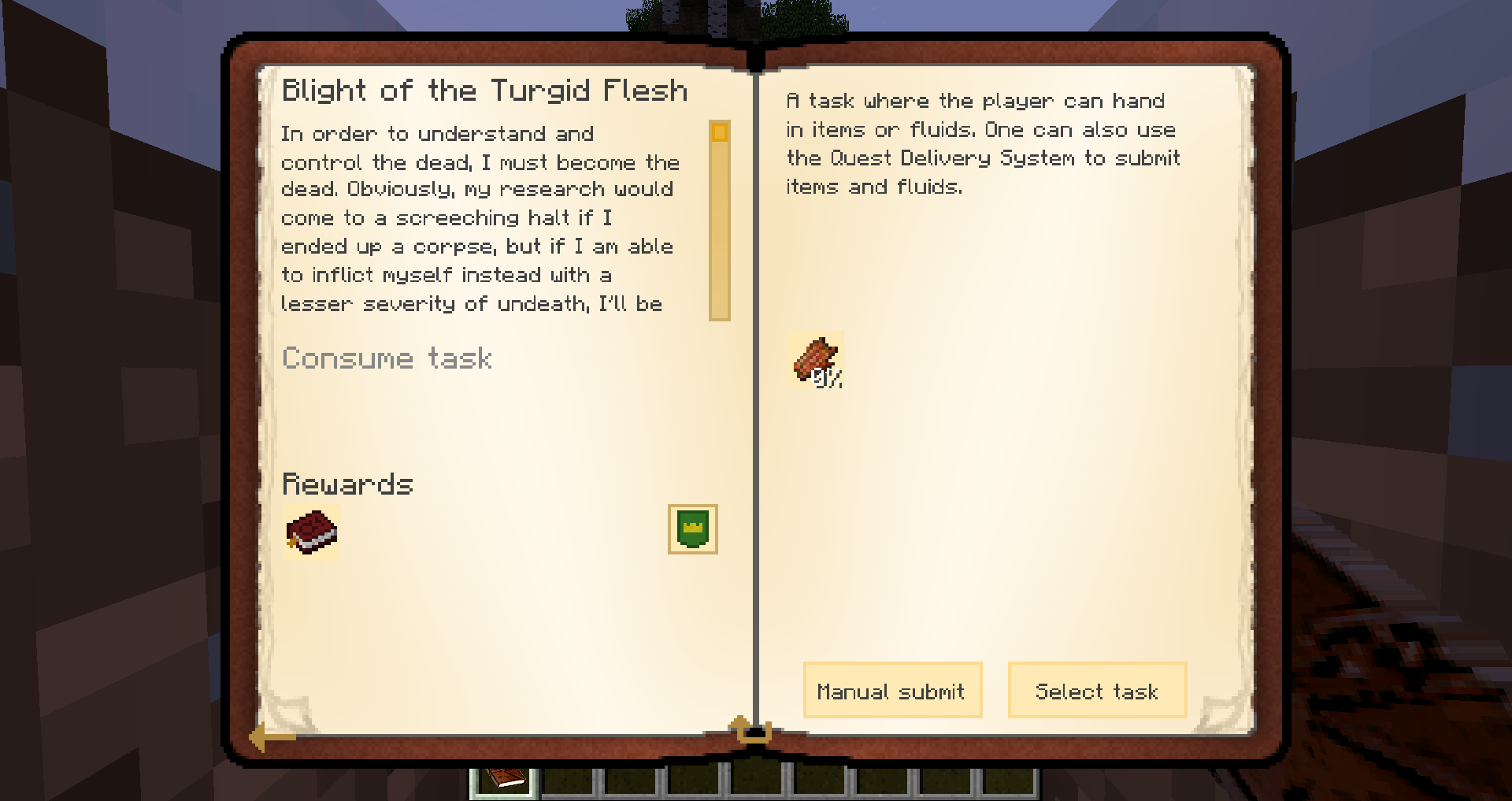
Task: Claim the red book reward
Action: pyautogui.click(x=312, y=532)
